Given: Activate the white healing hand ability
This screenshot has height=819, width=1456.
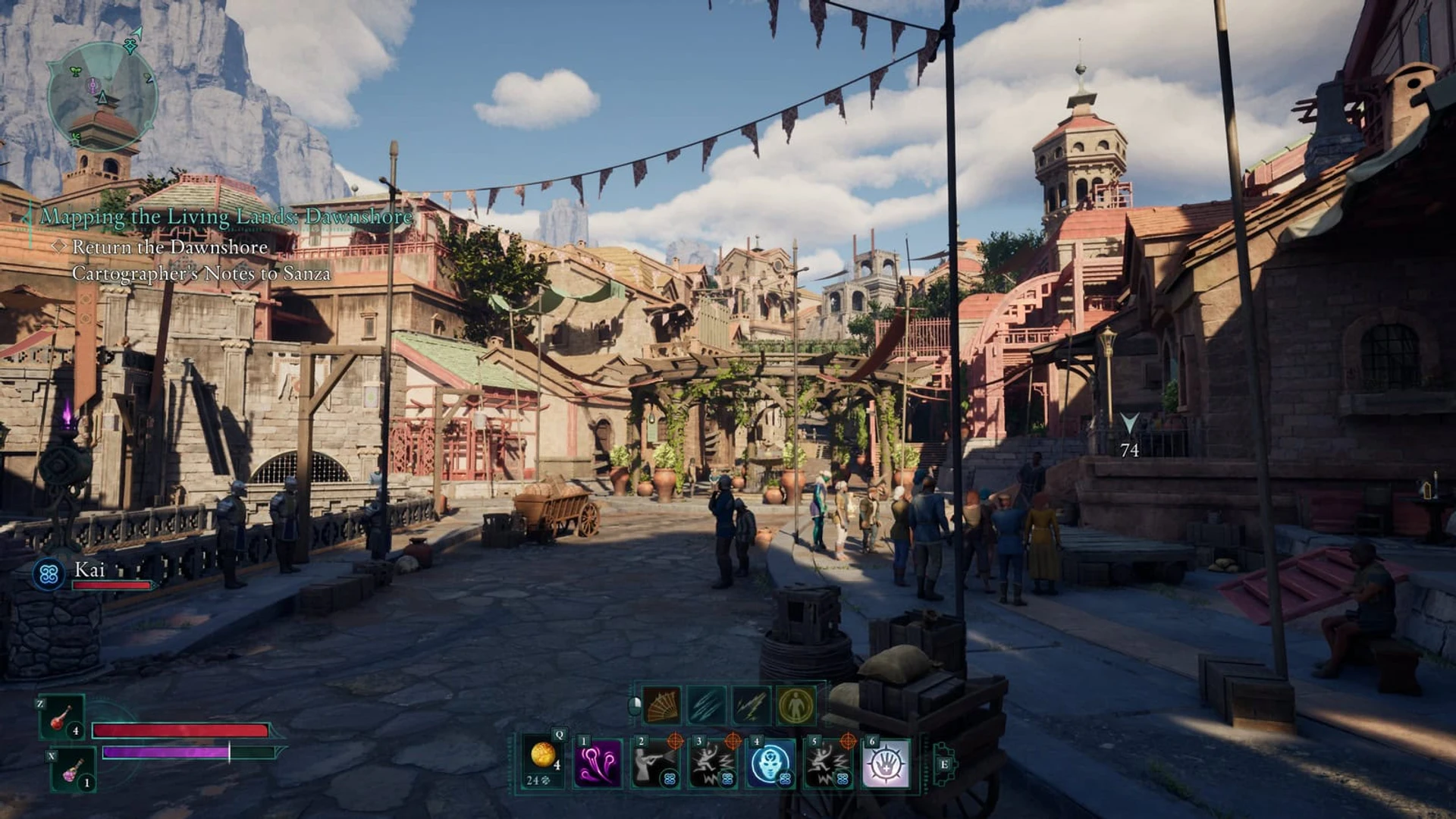Looking at the screenshot, I should pyautogui.click(x=886, y=764).
